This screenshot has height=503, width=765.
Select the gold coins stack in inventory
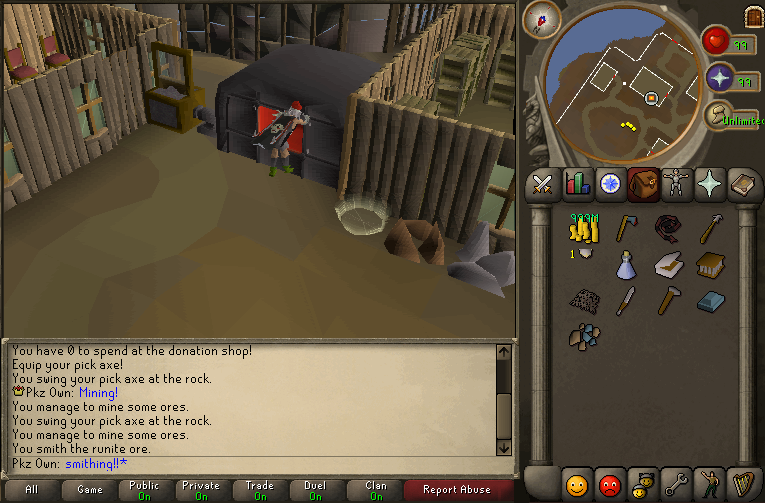click(582, 230)
